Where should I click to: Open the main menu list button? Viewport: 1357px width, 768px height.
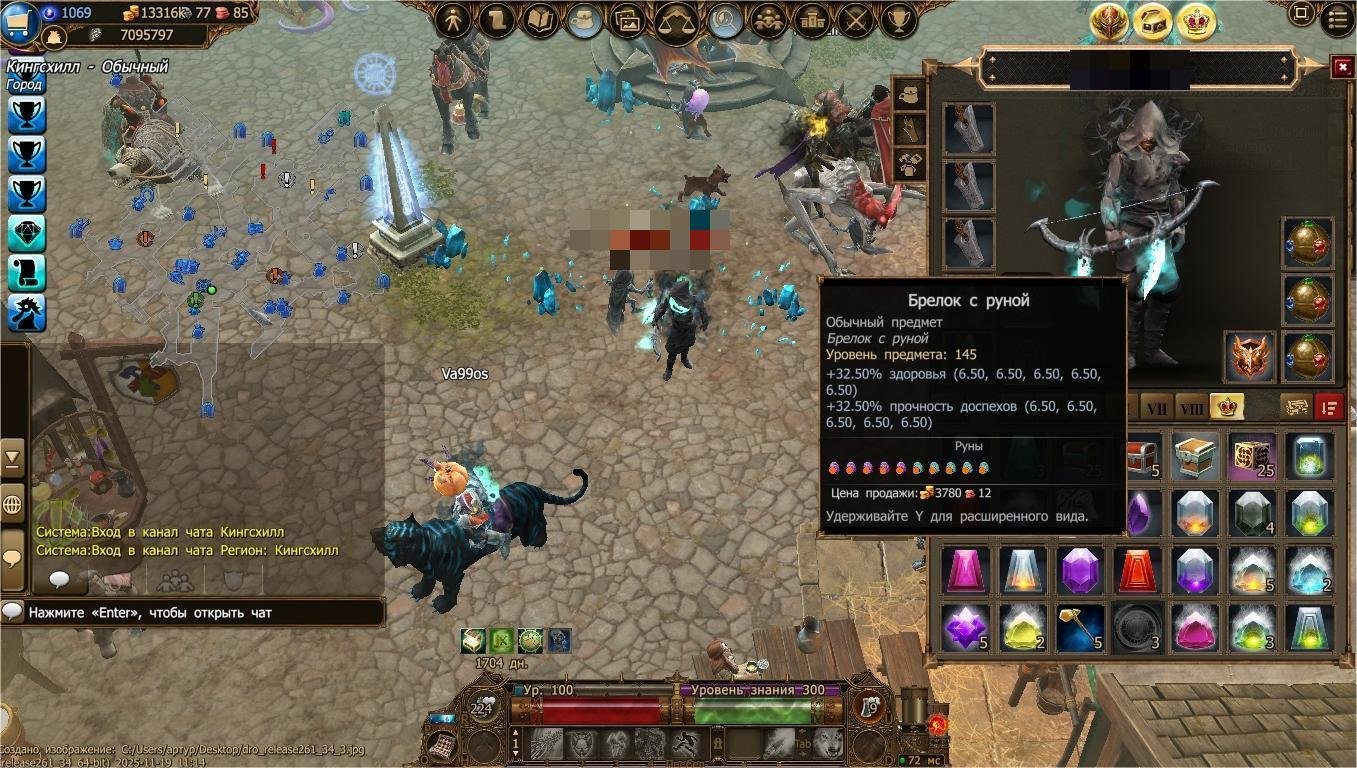[1338, 17]
